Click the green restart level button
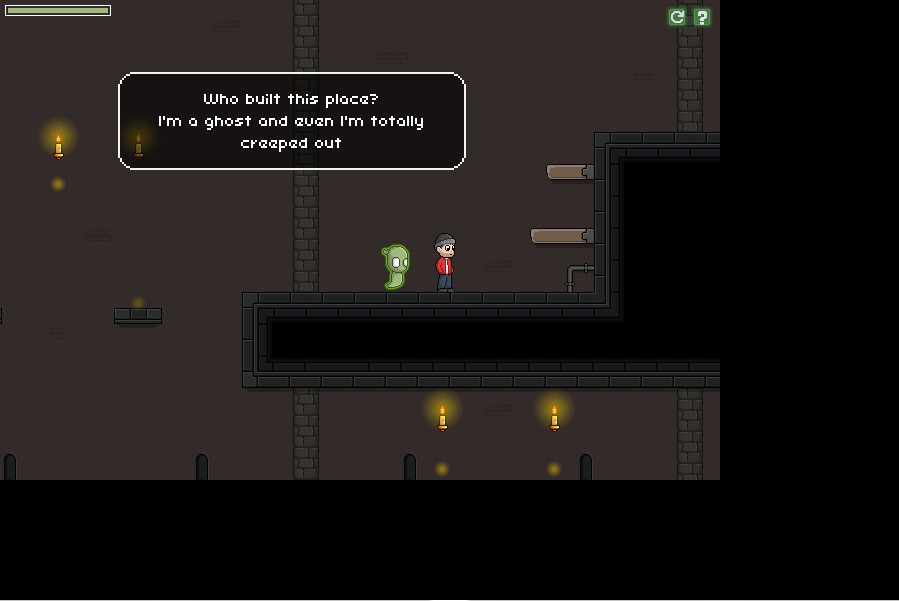This screenshot has height=601, width=899. click(677, 17)
